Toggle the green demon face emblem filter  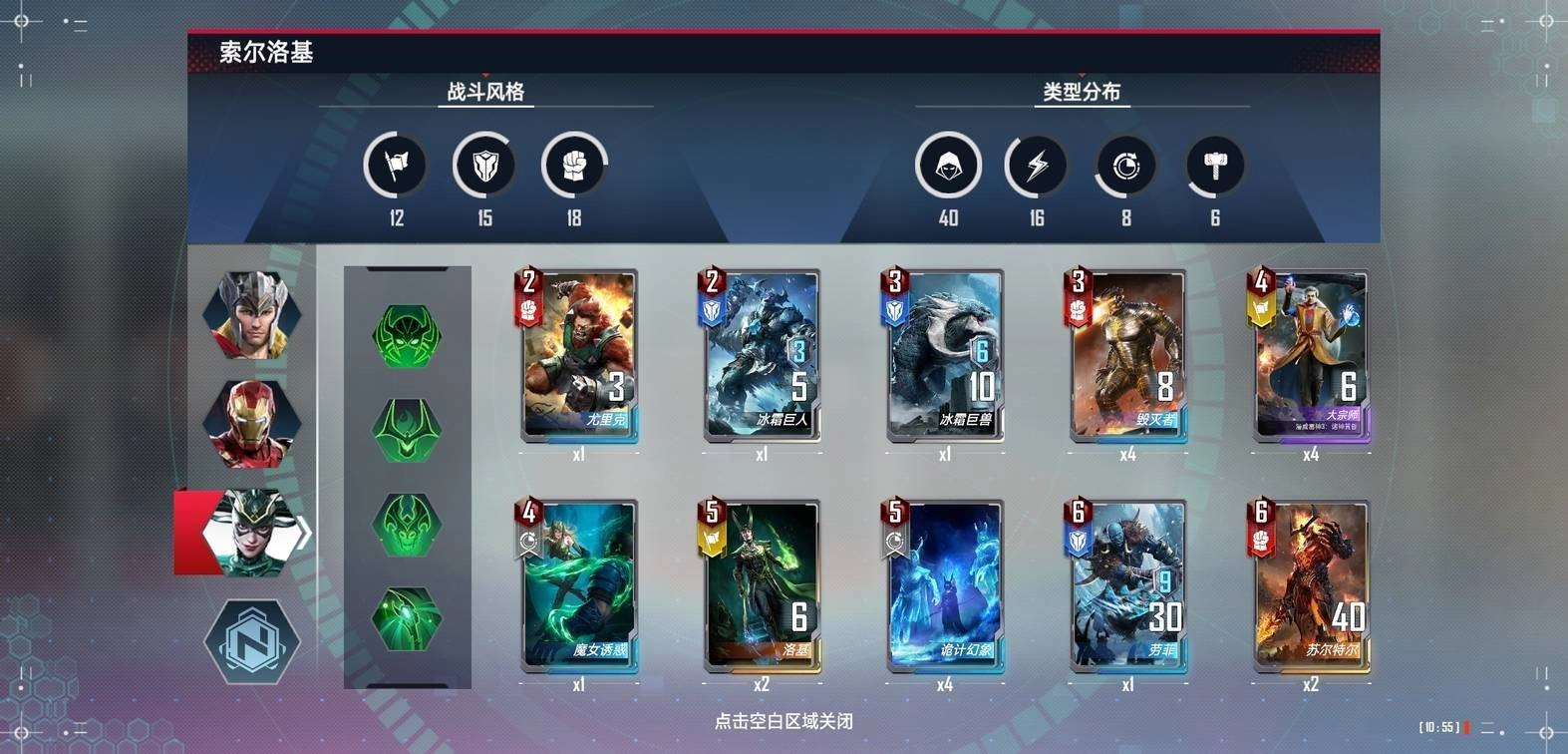point(407,520)
